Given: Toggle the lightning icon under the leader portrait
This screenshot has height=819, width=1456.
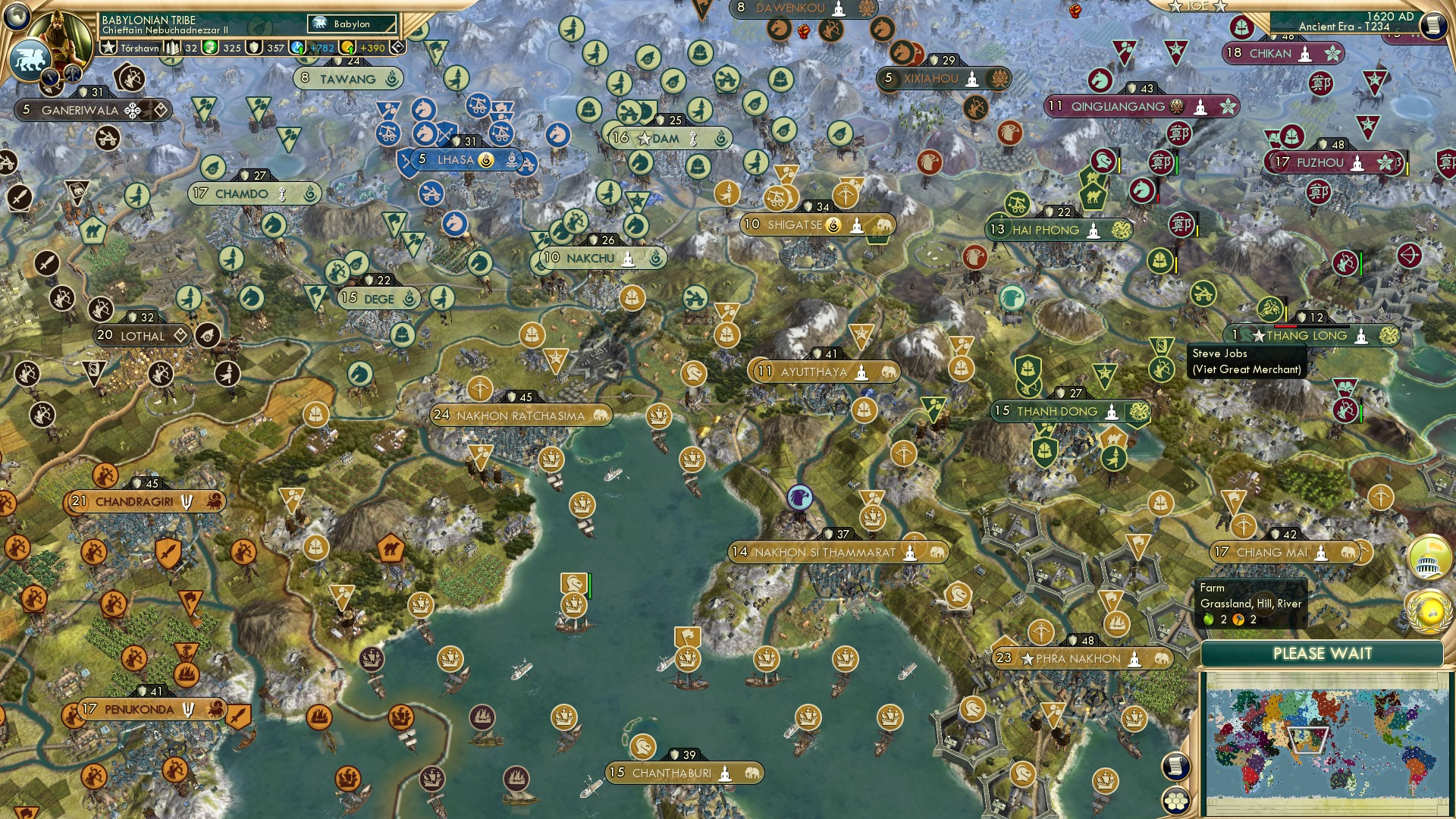Looking at the screenshot, I should (x=50, y=77).
